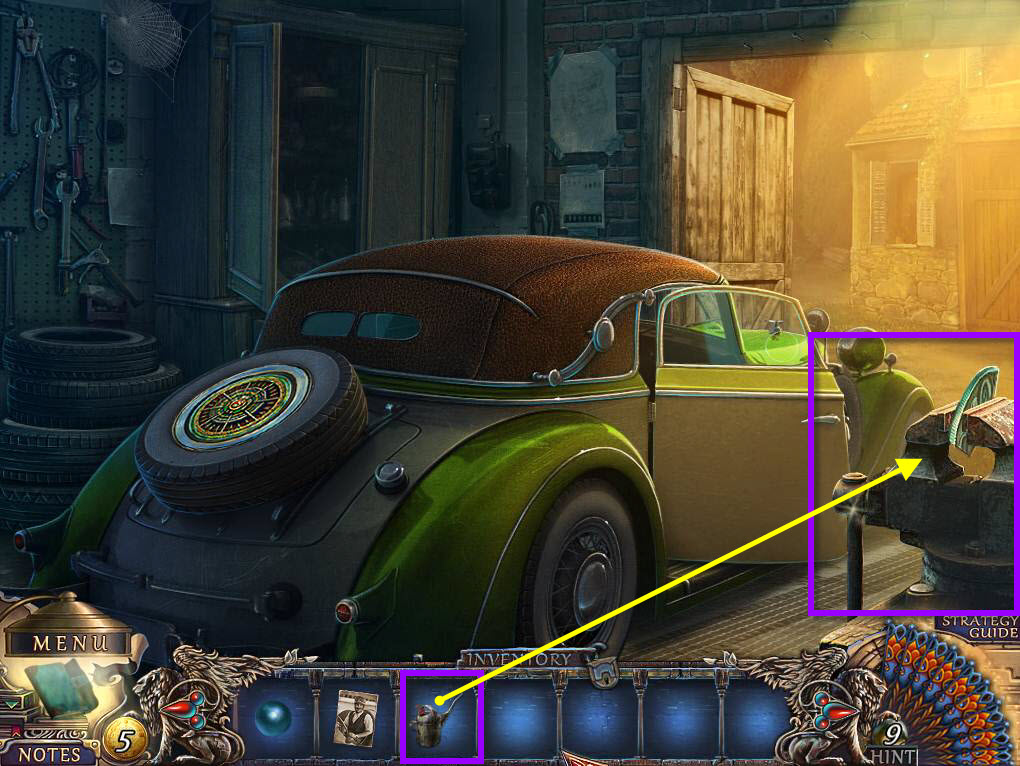
Task: Open the Notes journal
Action: pyautogui.click(x=49, y=754)
